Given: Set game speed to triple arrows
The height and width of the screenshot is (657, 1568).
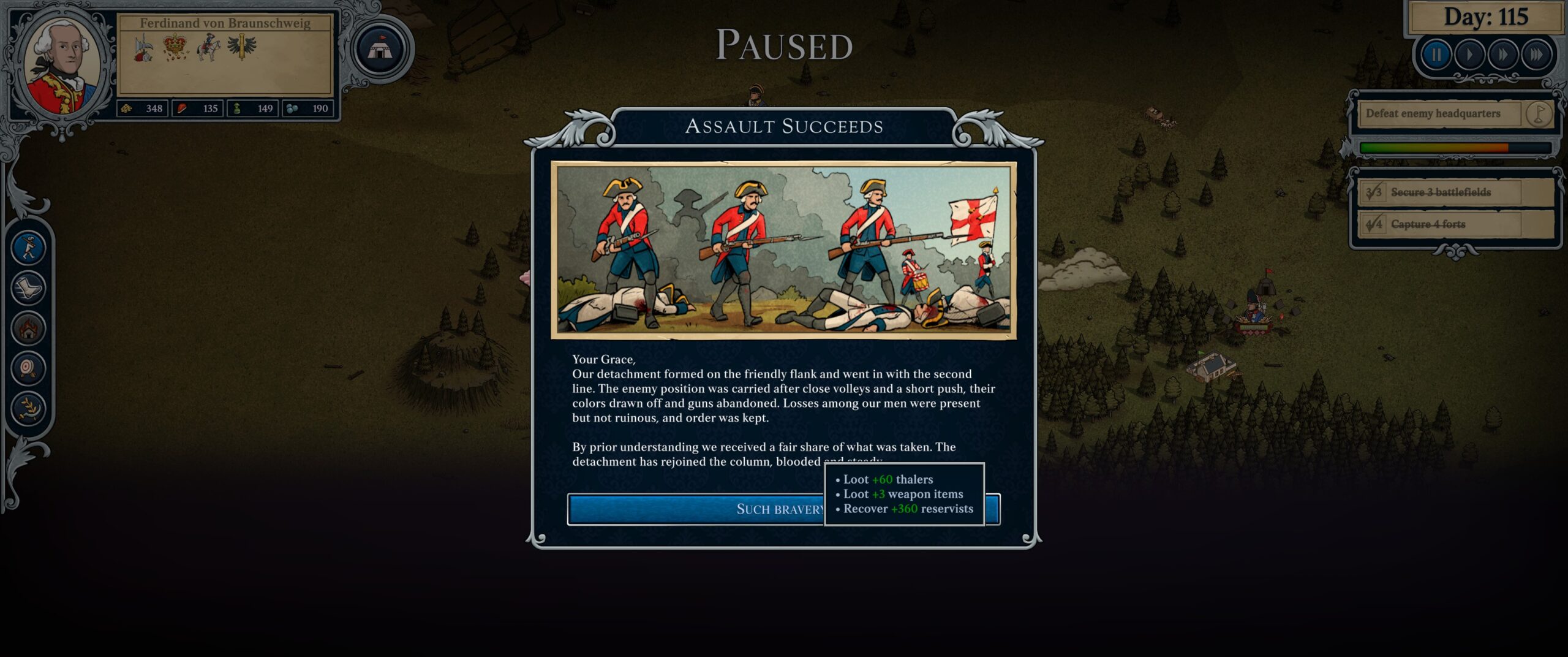Looking at the screenshot, I should (x=1536, y=55).
